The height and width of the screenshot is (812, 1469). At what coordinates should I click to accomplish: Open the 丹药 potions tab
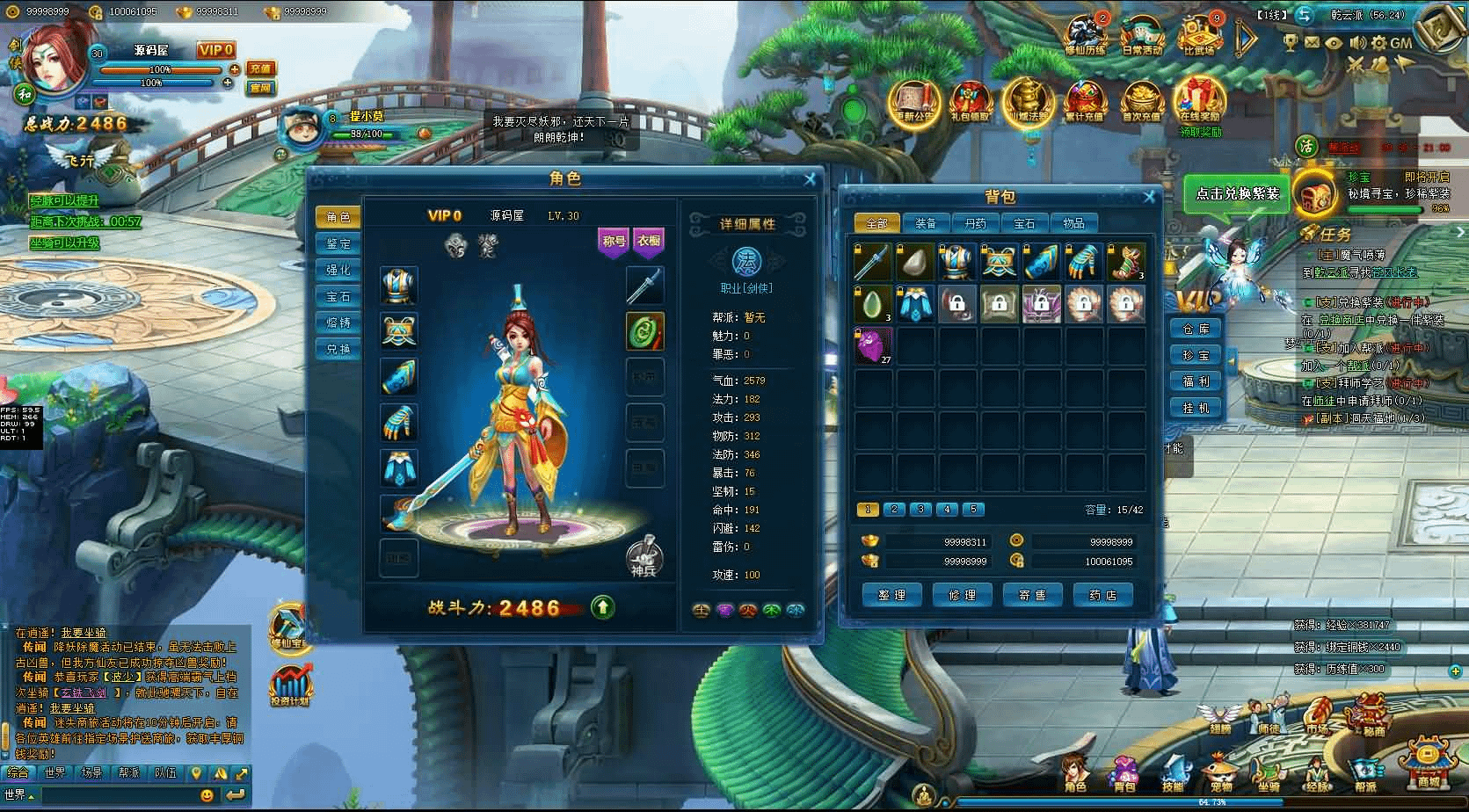click(x=975, y=223)
